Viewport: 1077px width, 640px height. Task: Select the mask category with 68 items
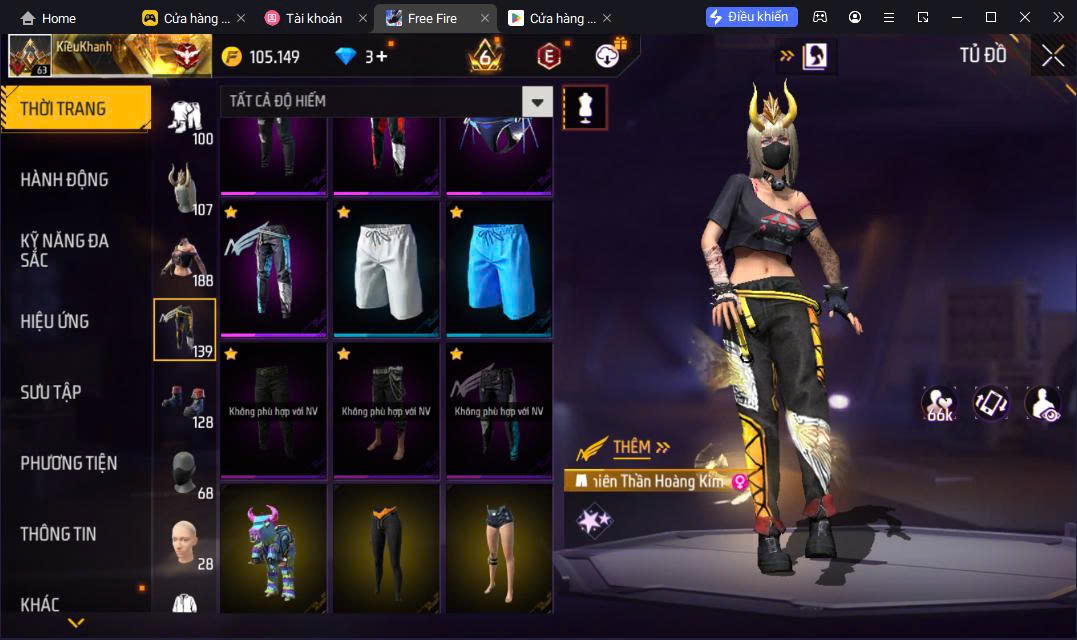(x=184, y=474)
